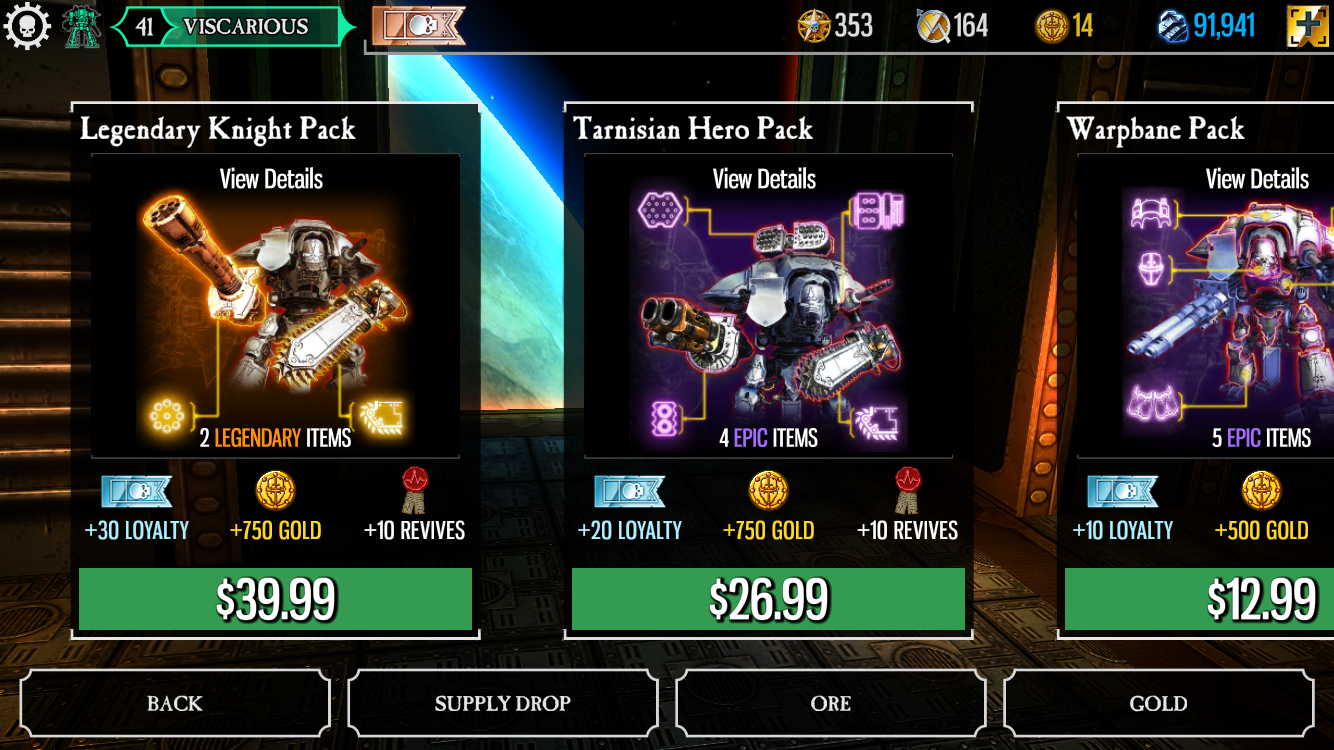This screenshot has height=750, width=1334.
Task: Select the Legendary Knight Pack artwork
Action: [x=275, y=310]
